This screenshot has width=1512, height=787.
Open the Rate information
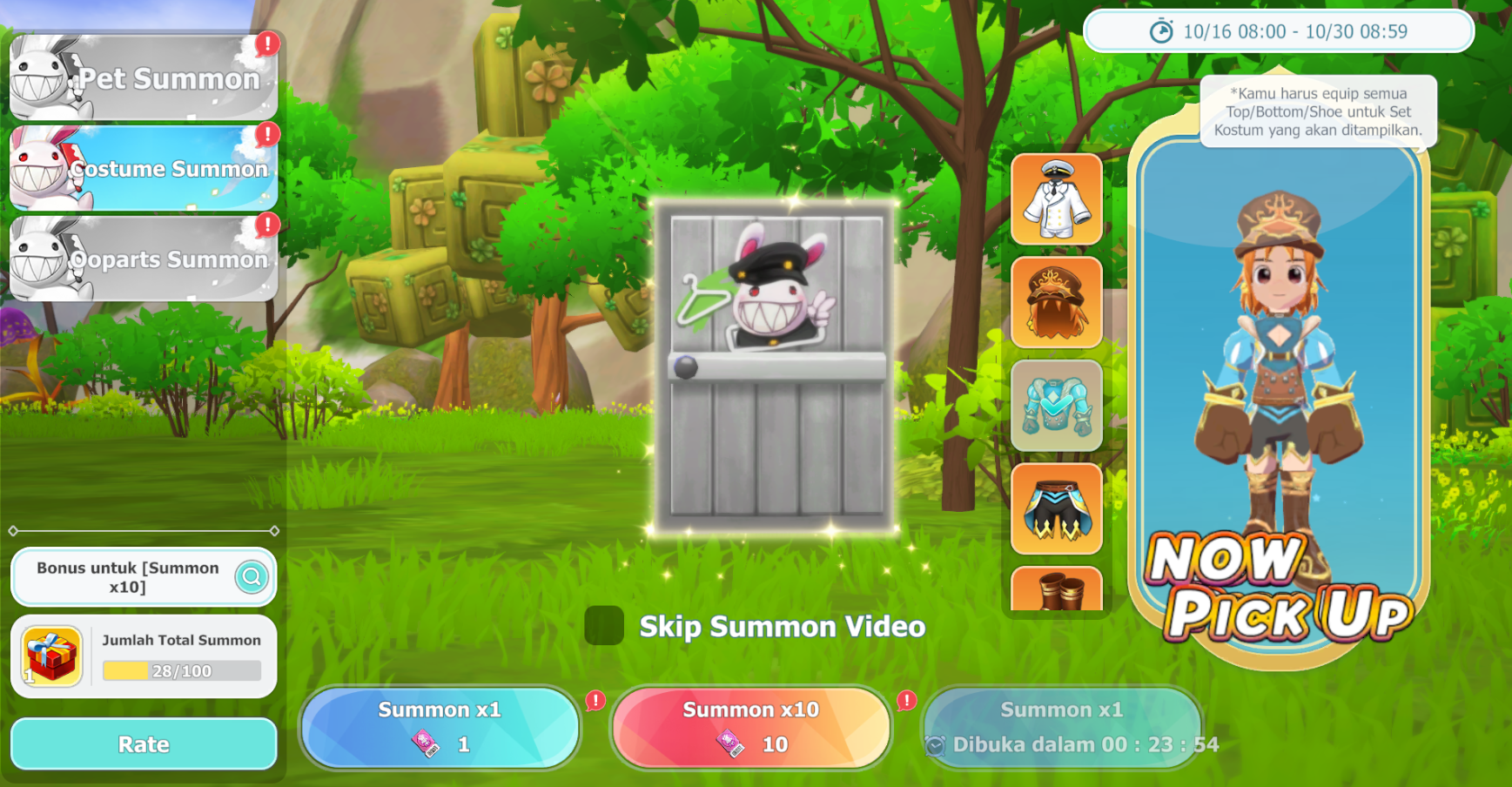pyautogui.click(x=144, y=744)
